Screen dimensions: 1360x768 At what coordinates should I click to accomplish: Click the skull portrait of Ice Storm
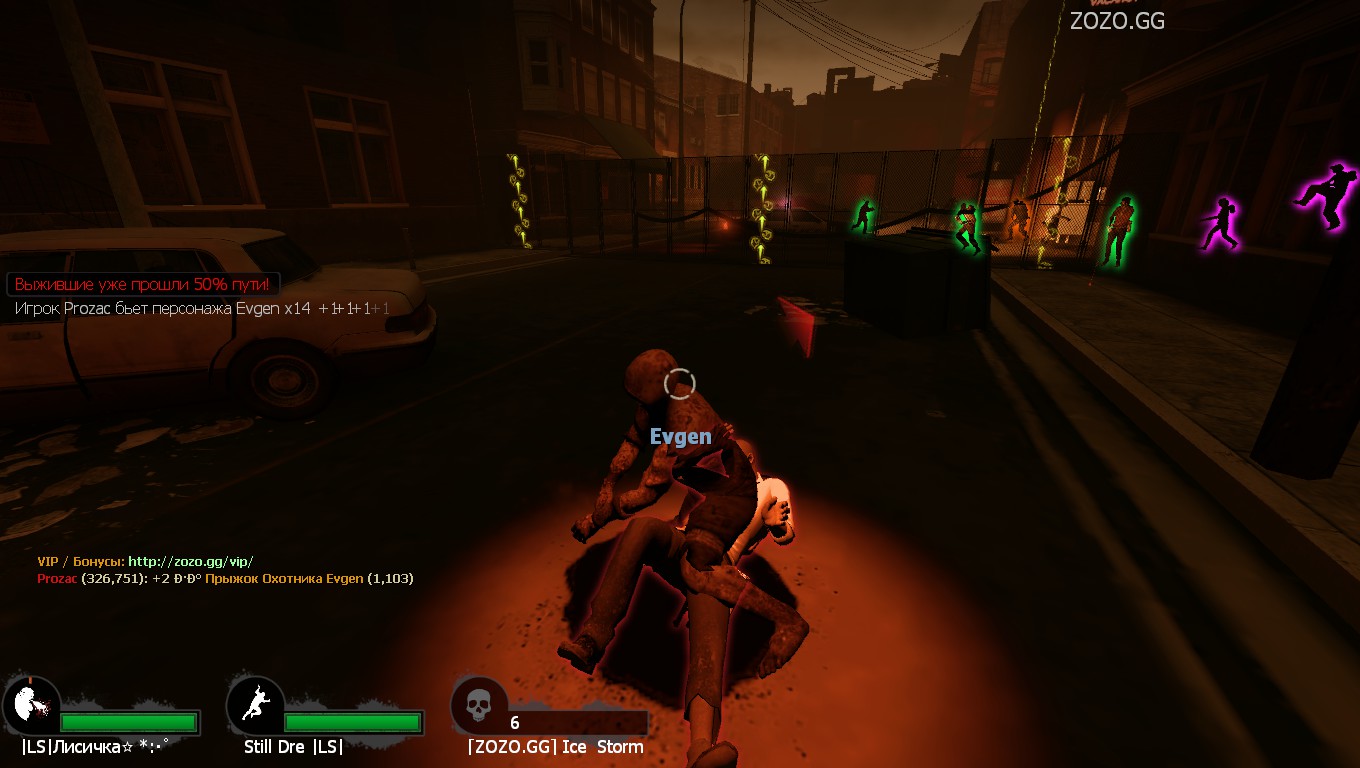[479, 706]
